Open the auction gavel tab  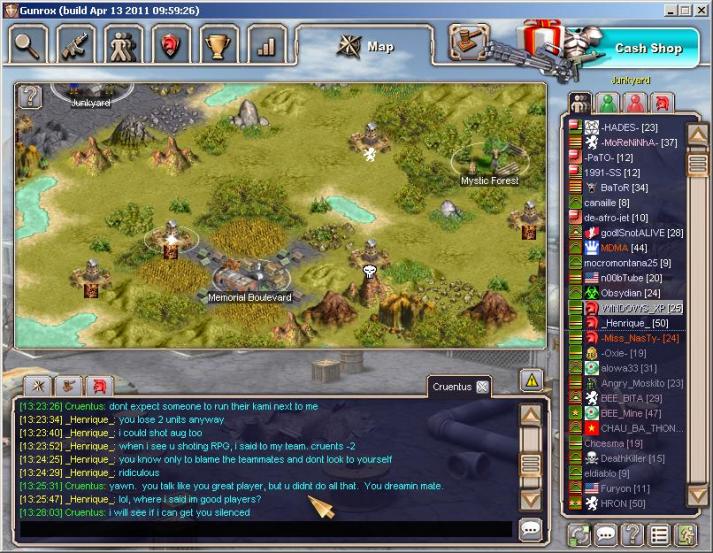[465, 45]
